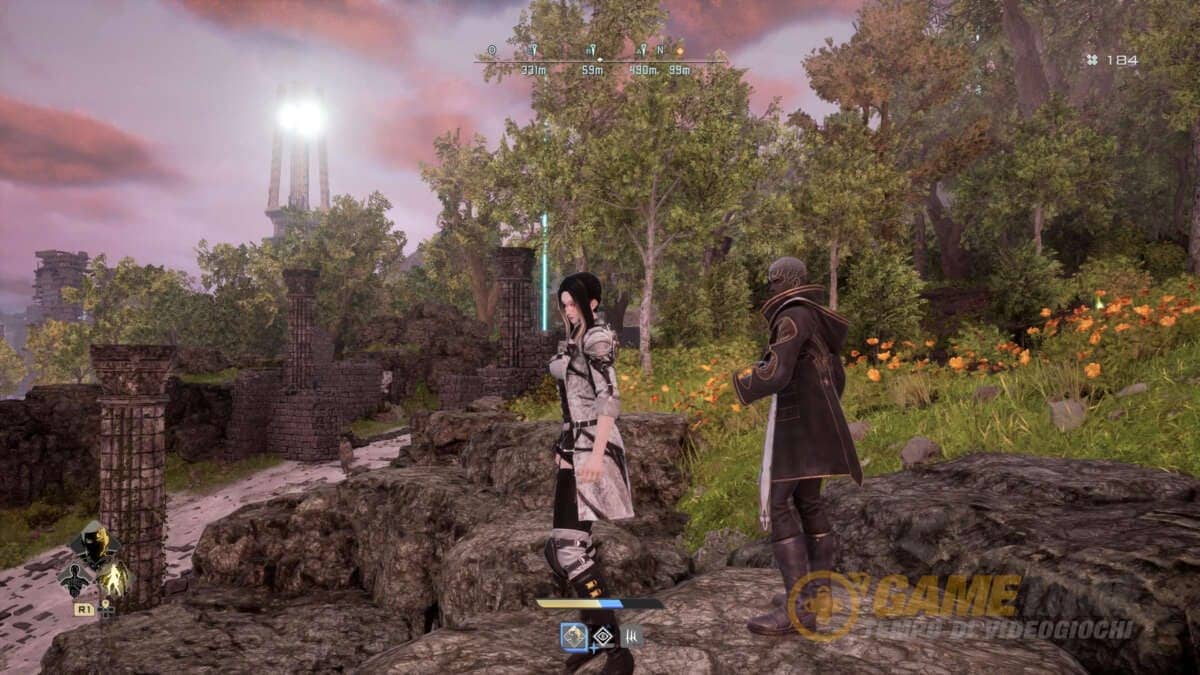
Task: Use the diamond eye ability icon
Action: coord(604,636)
